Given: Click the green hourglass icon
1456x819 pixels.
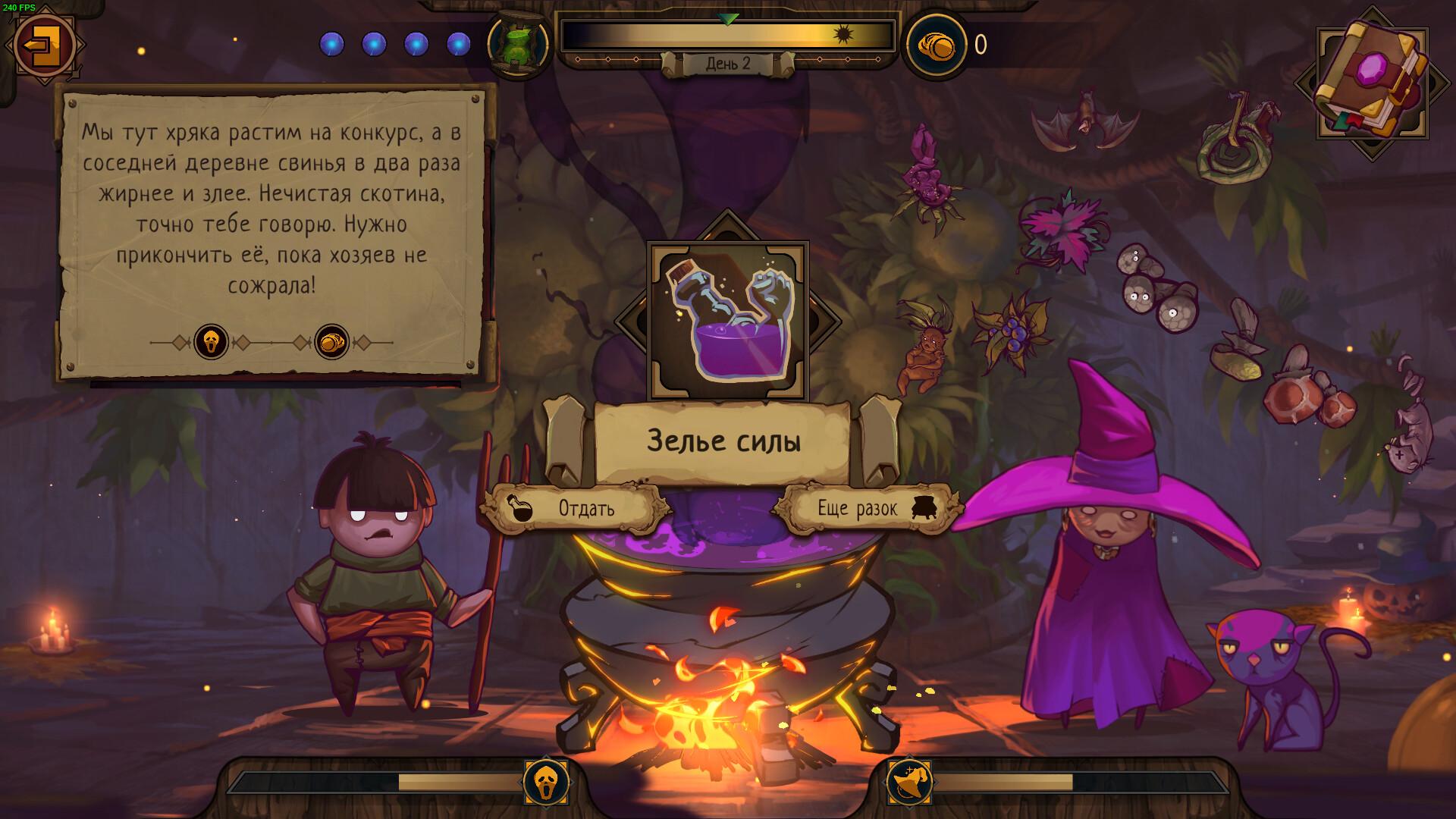Looking at the screenshot, I should pyautogui.click(x=517, y=44).
